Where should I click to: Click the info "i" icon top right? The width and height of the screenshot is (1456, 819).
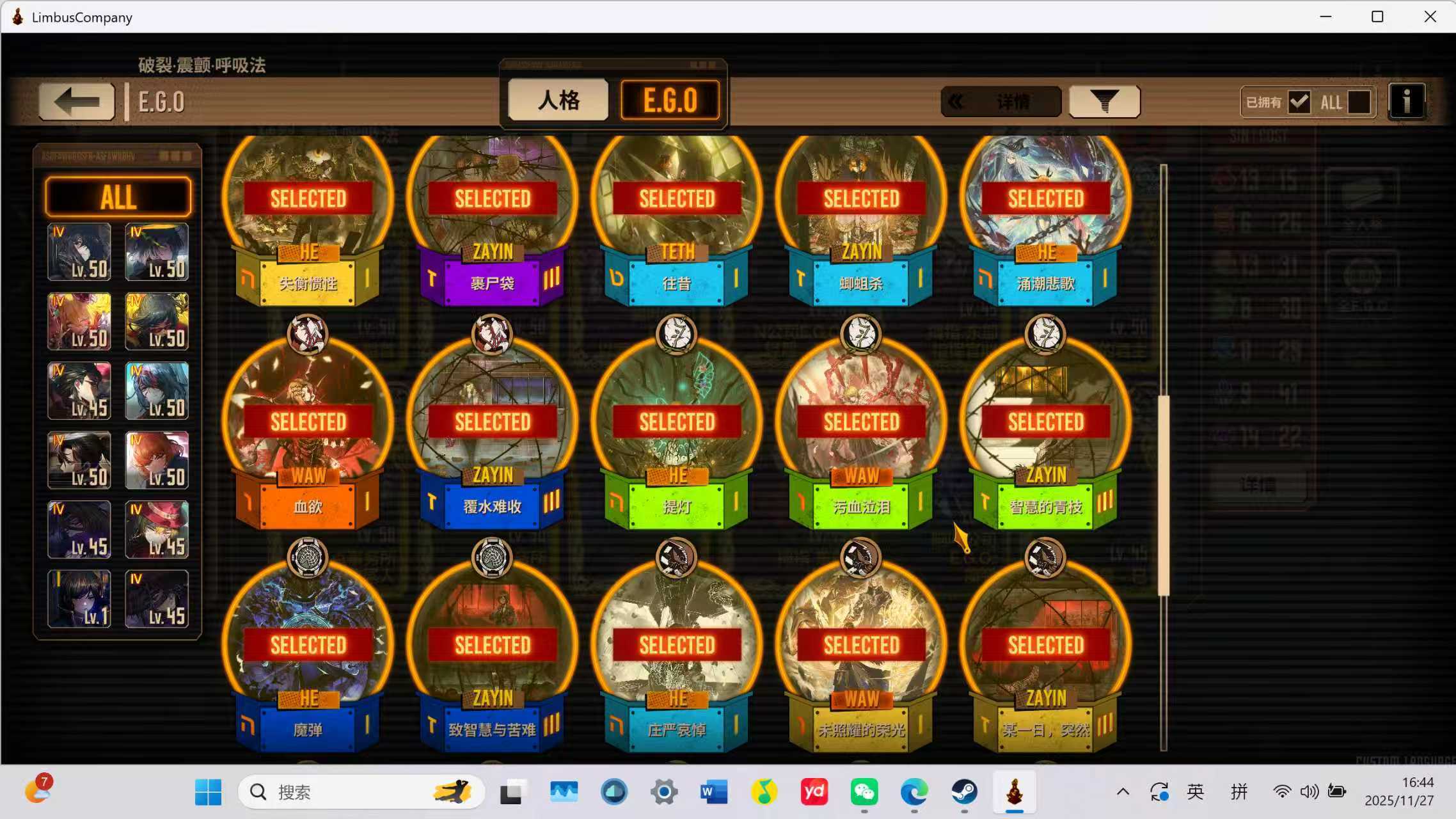tap(1407, 100)
